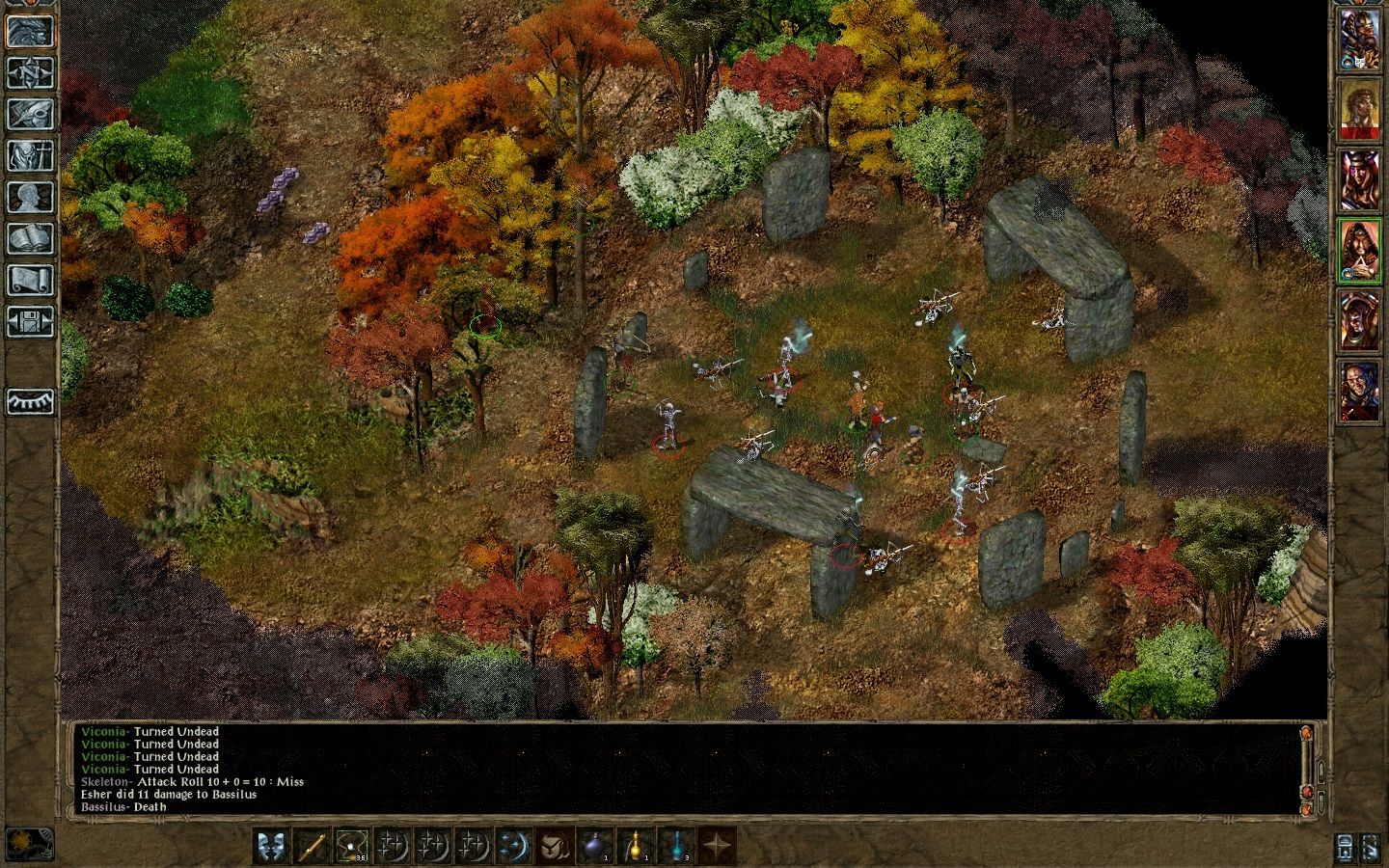Open the mage spellbook
The height and width of the screenshot is (868, 1389).
pos(31,238)
